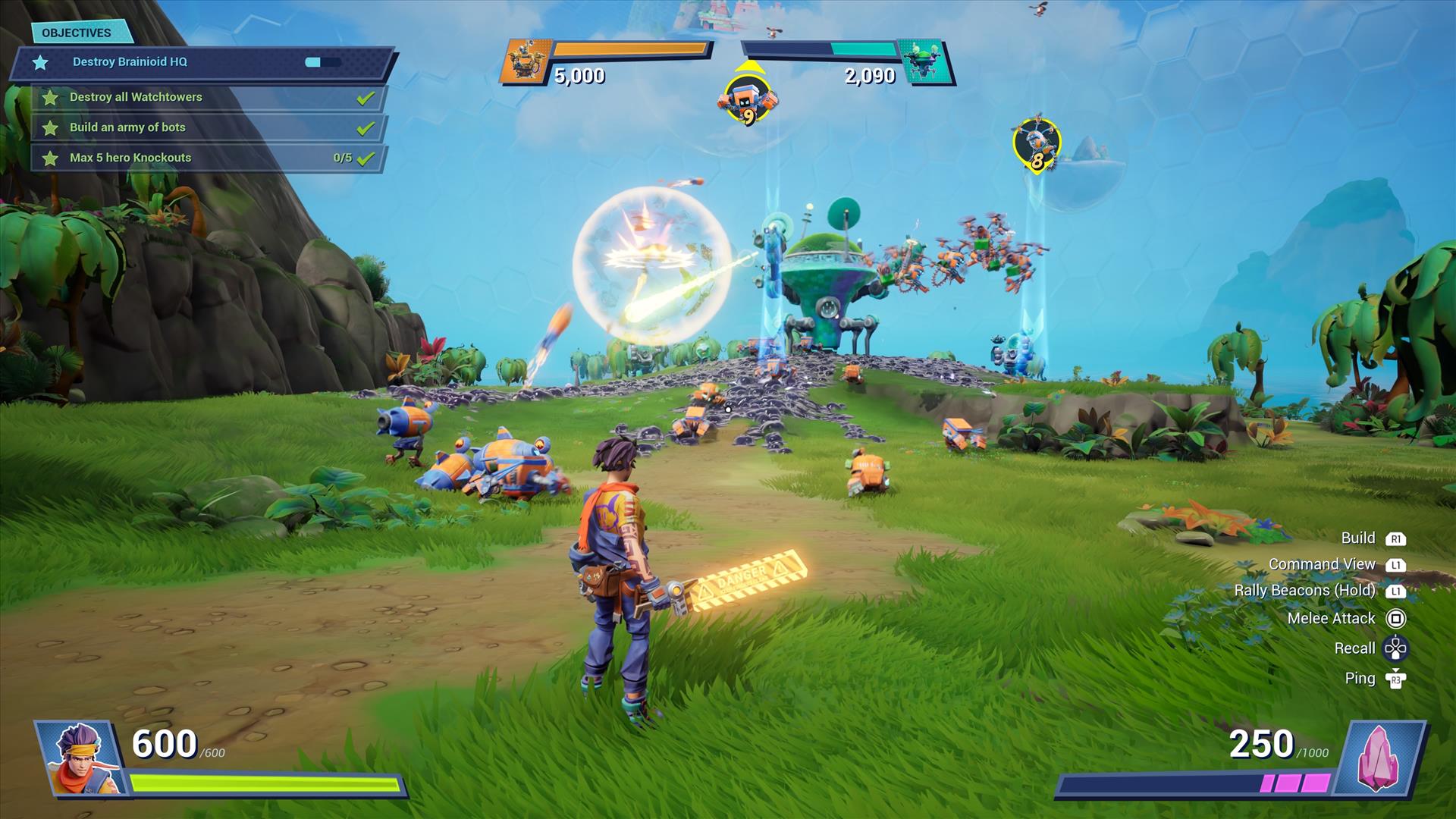Click the pink crystal resource icon
The image size is (1456, 819).
point(1378,758)
